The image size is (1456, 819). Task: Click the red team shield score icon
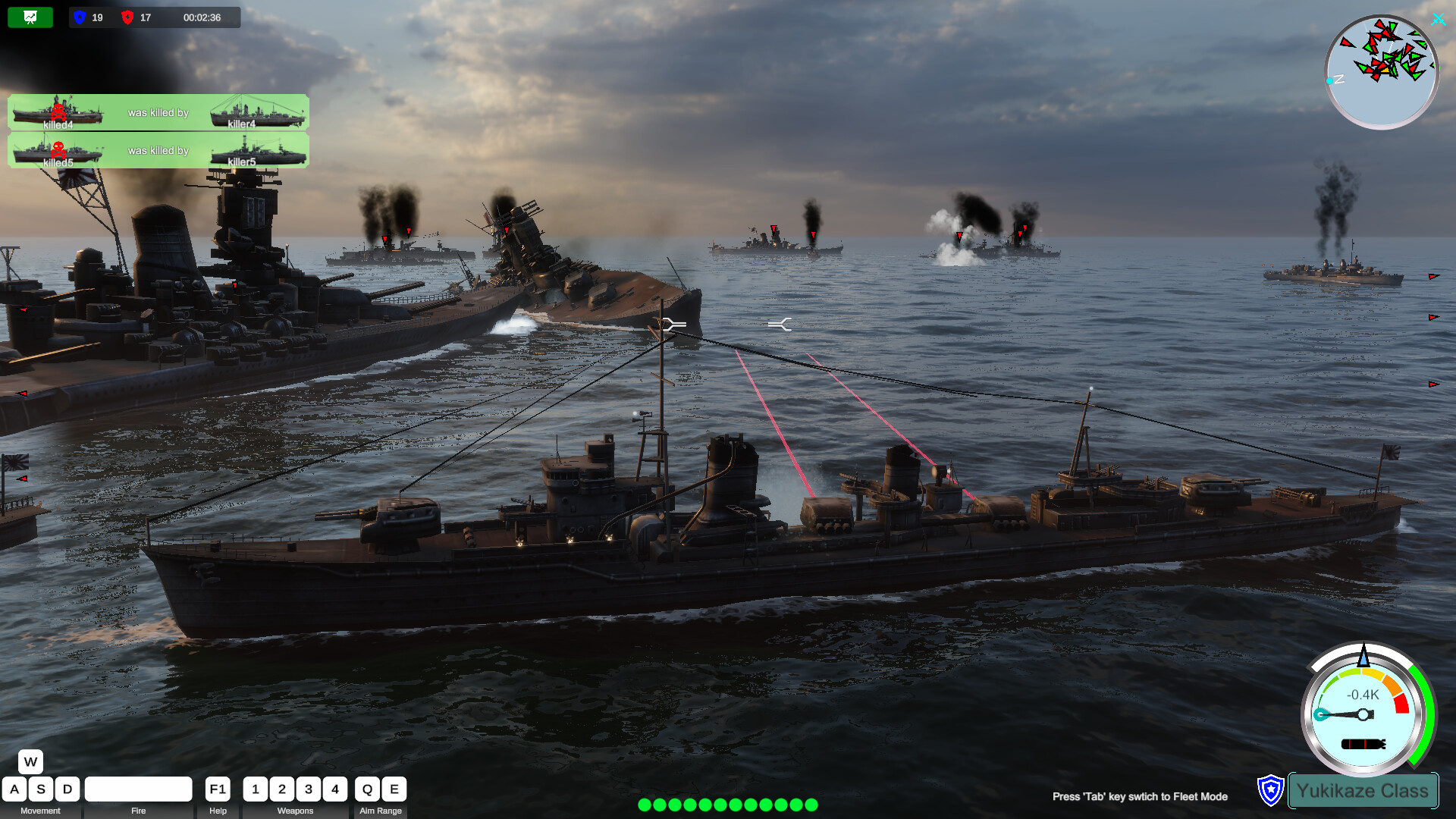coord(126,17)
